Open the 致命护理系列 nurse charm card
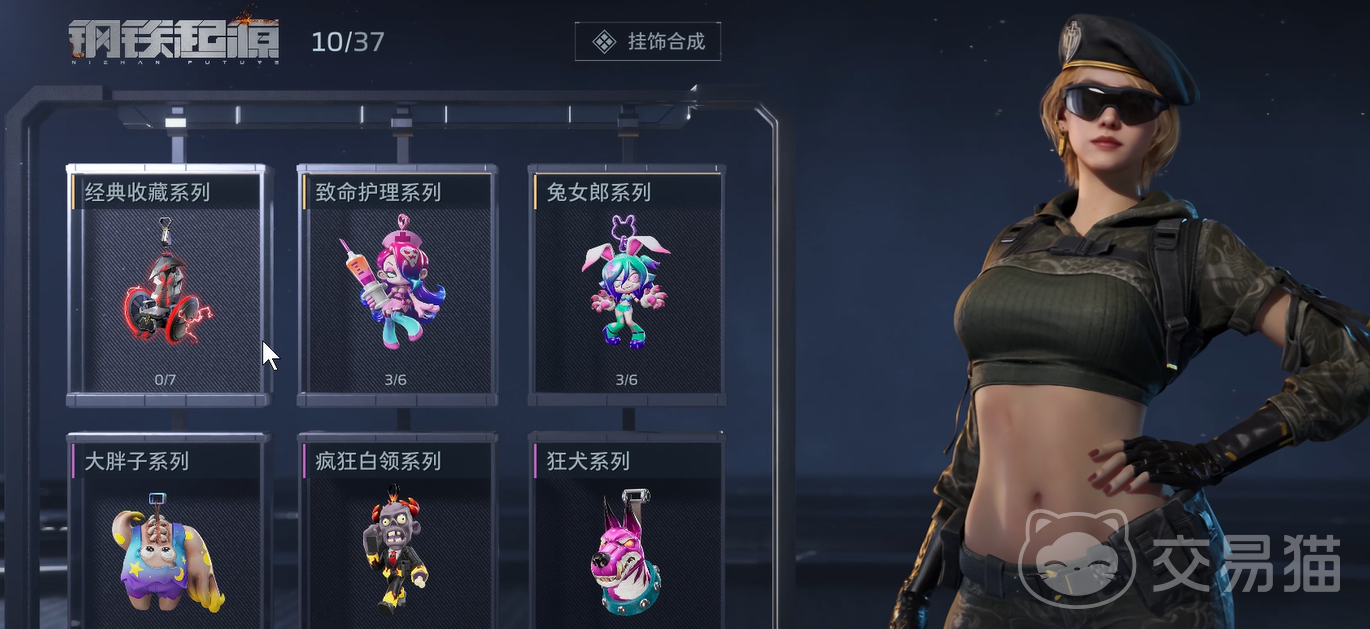This screenshot has height=629, width=1370. coord(397,287)
